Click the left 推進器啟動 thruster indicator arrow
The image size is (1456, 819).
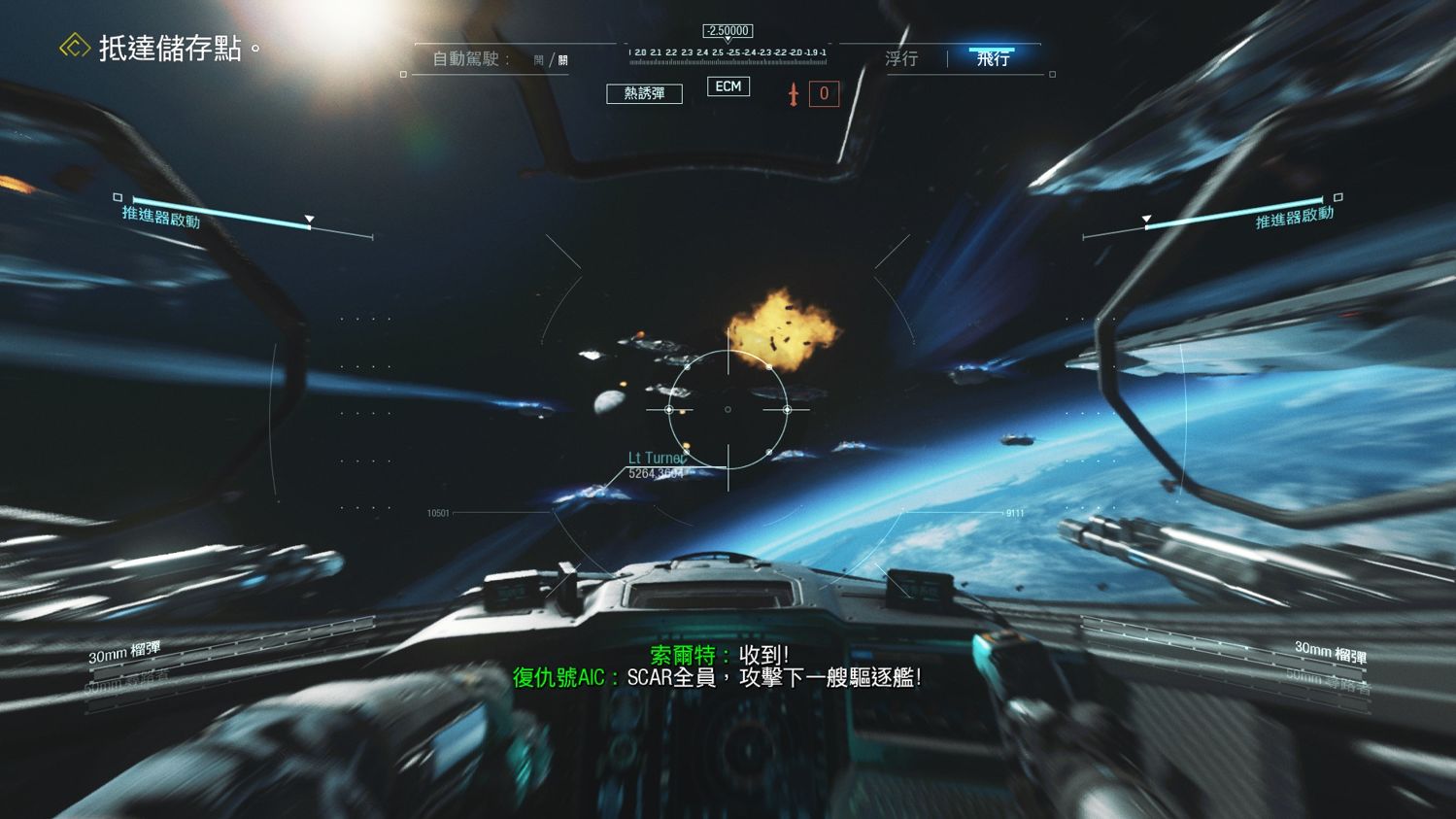click(x=310, y=217)
